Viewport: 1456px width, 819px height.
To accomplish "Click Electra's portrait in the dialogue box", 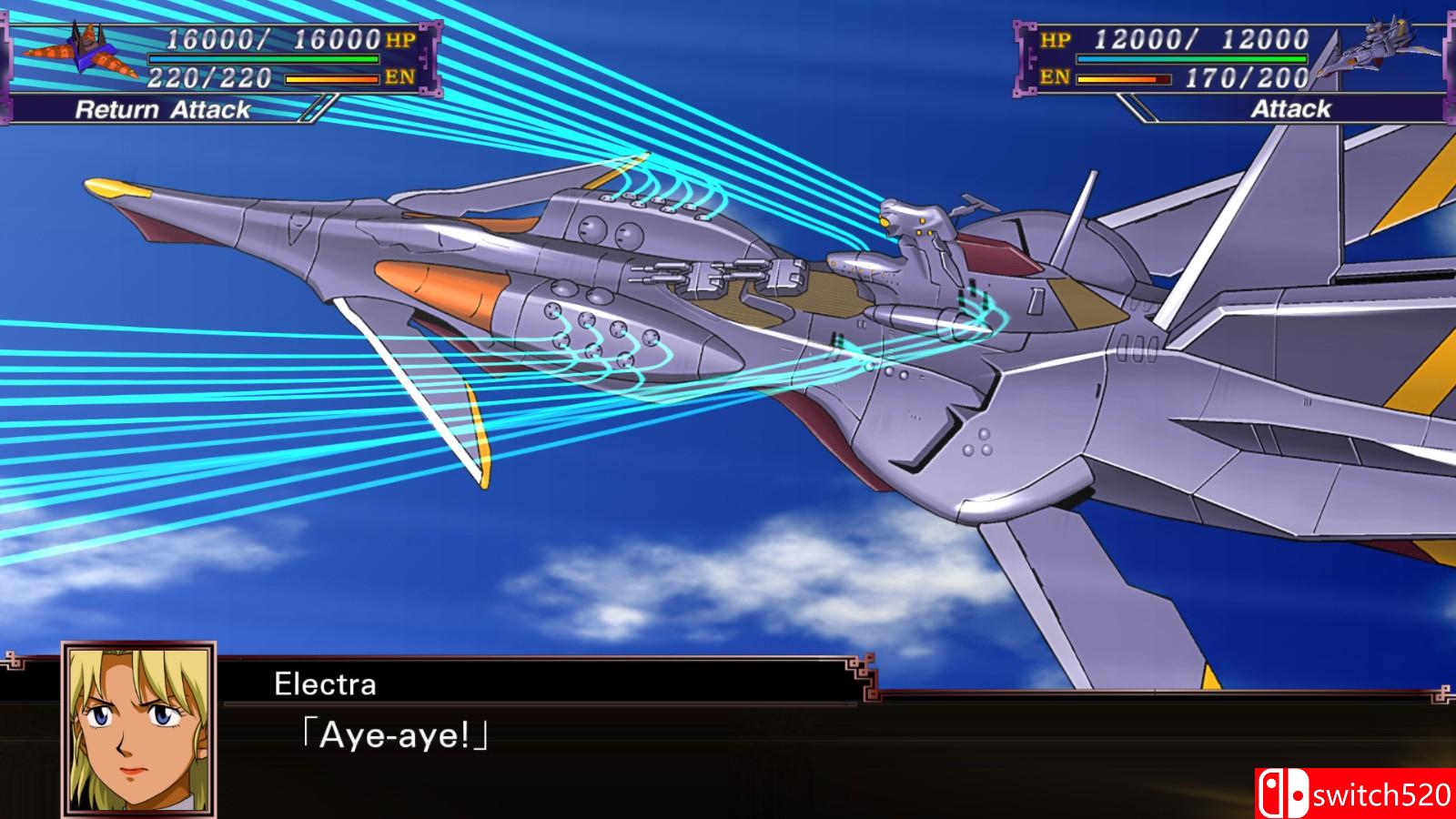I will pos(138,730).
